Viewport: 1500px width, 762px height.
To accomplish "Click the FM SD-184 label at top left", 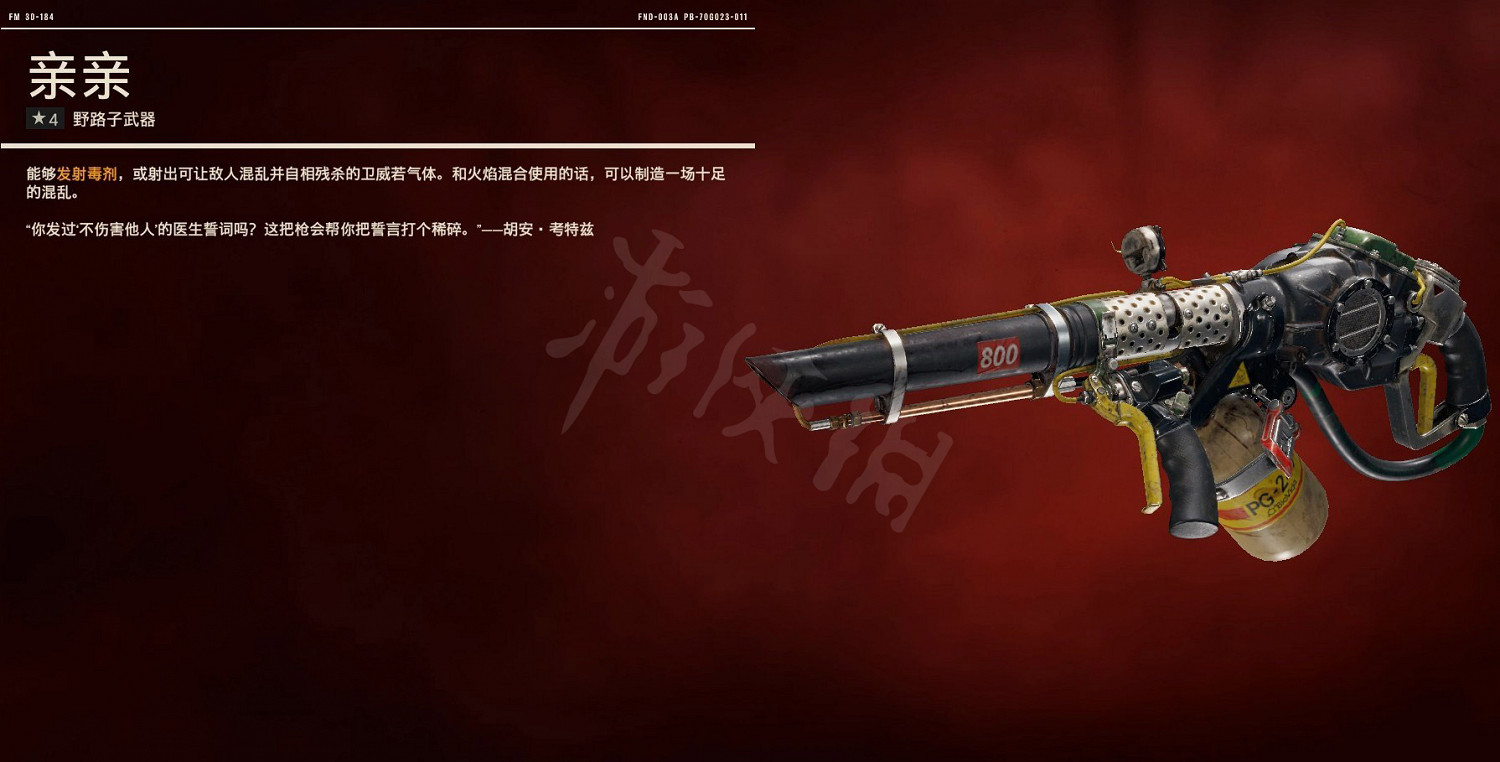I will pos(33,15).
